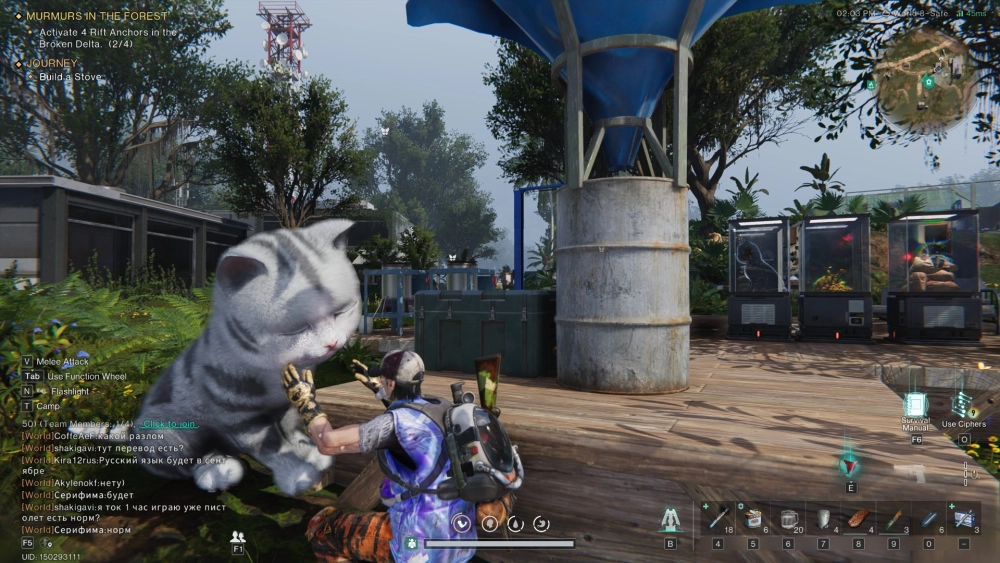Screen dimensions: 1000x563
Task: Open the build mode icon
Action: 670,519
